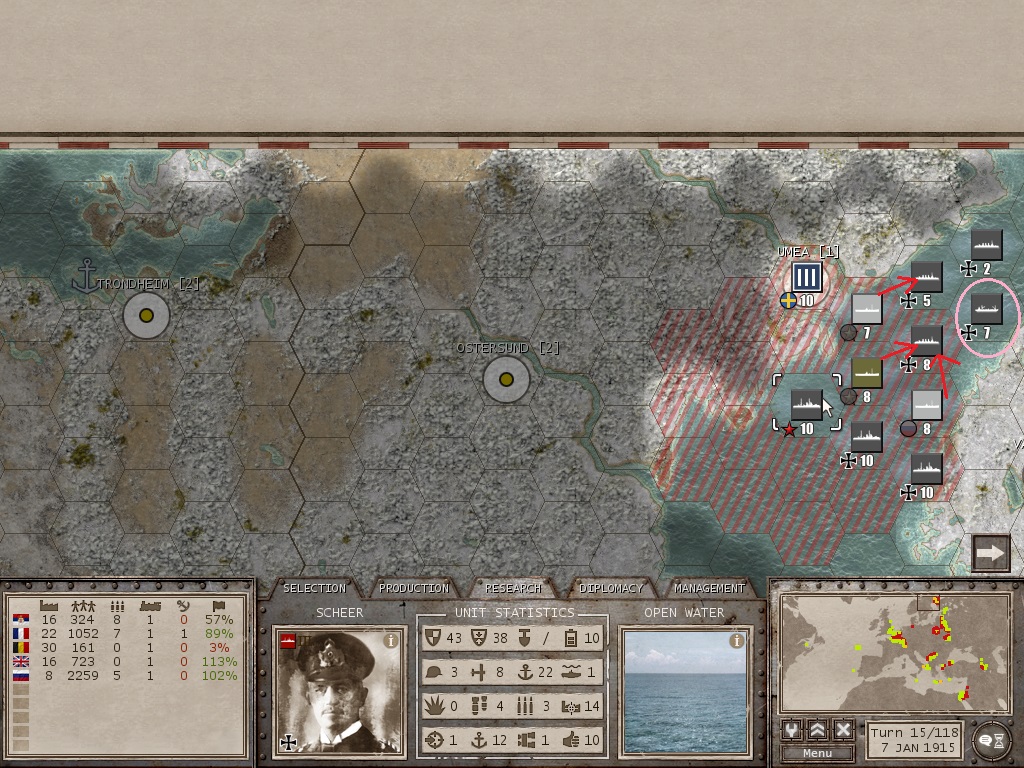Open the Menu button

pyautogui.click(x=817, y=753)
